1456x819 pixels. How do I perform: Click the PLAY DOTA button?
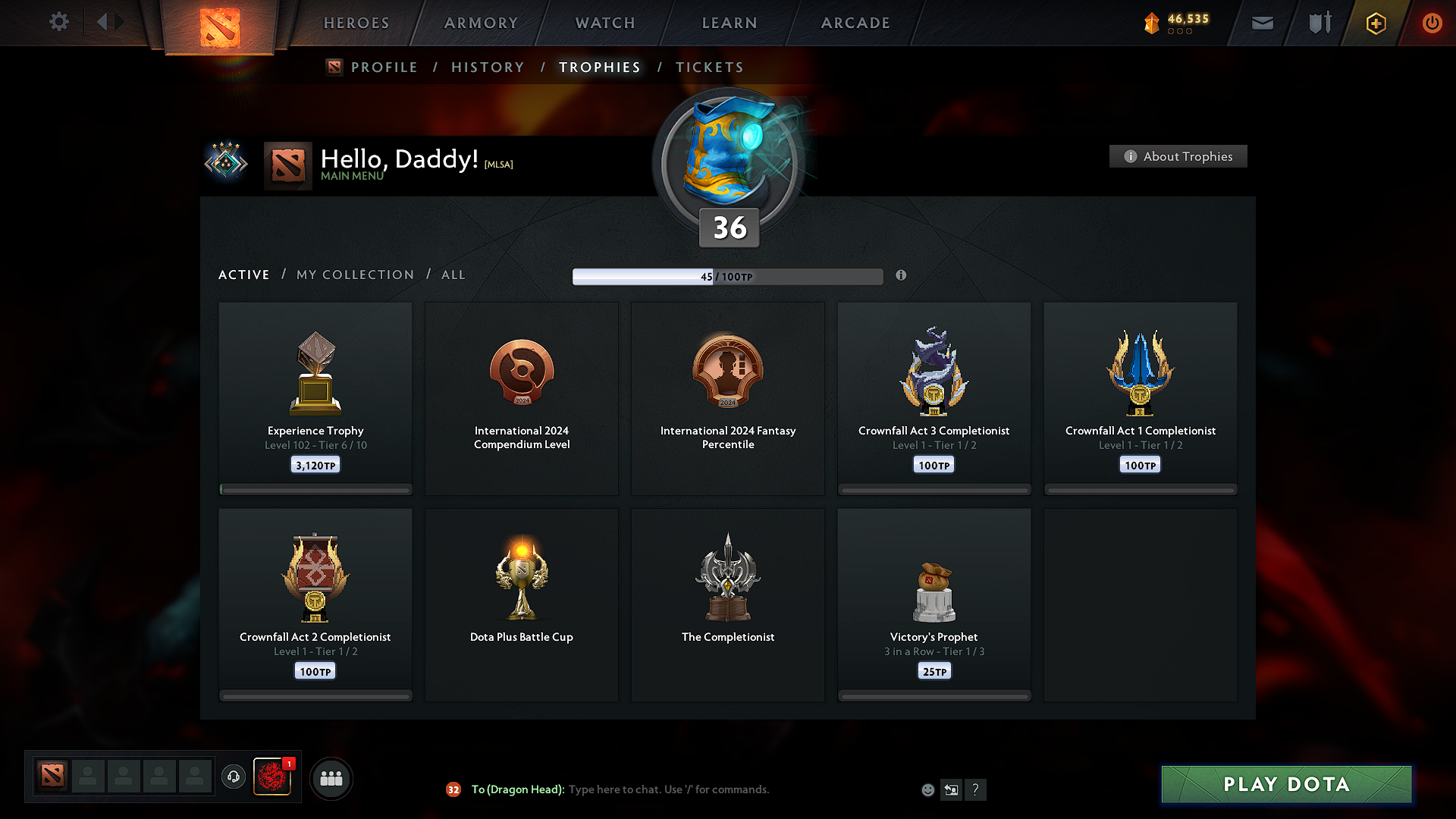coord(1285,784)
